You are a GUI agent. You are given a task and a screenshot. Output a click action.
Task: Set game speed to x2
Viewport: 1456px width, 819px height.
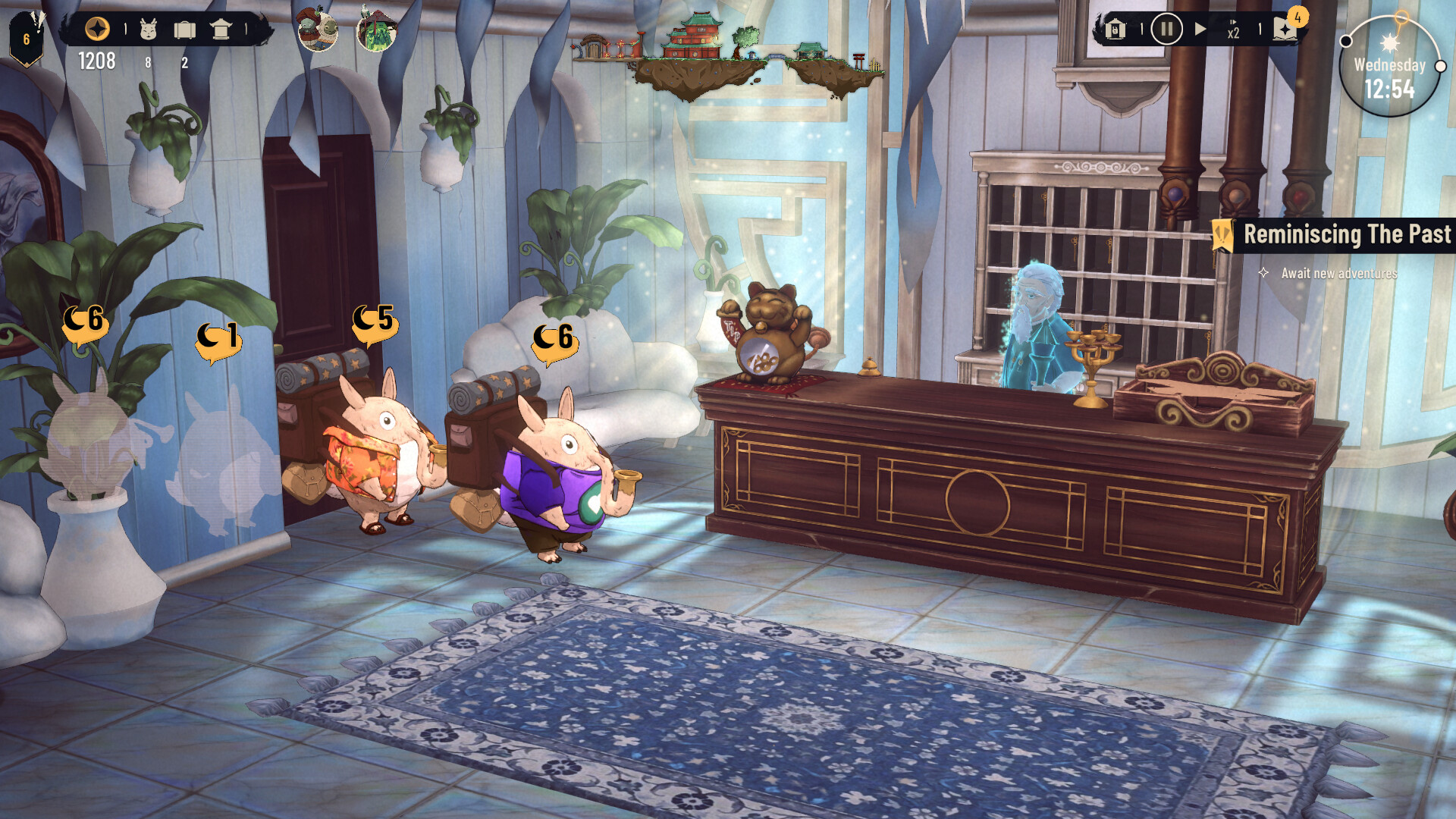point(1233,30)
